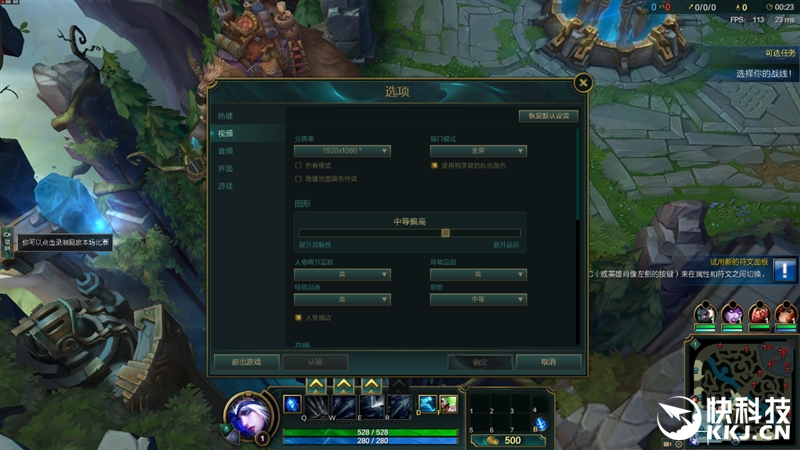The height and width of the screenshot is (450, 800).
Task: Activate the Flash summoner spell on D
Action: tap(427, 403)
